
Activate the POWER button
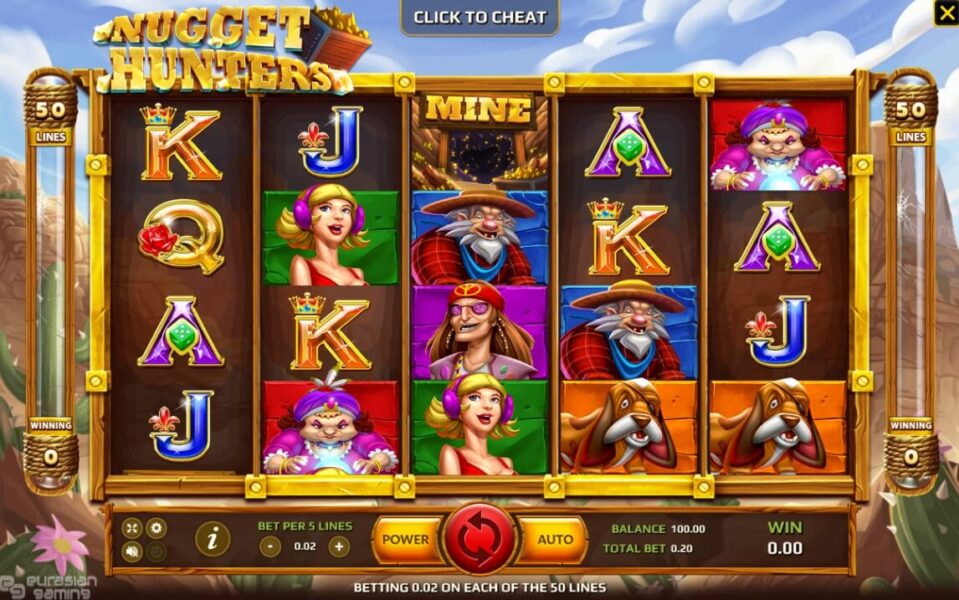tap(405, 539)
